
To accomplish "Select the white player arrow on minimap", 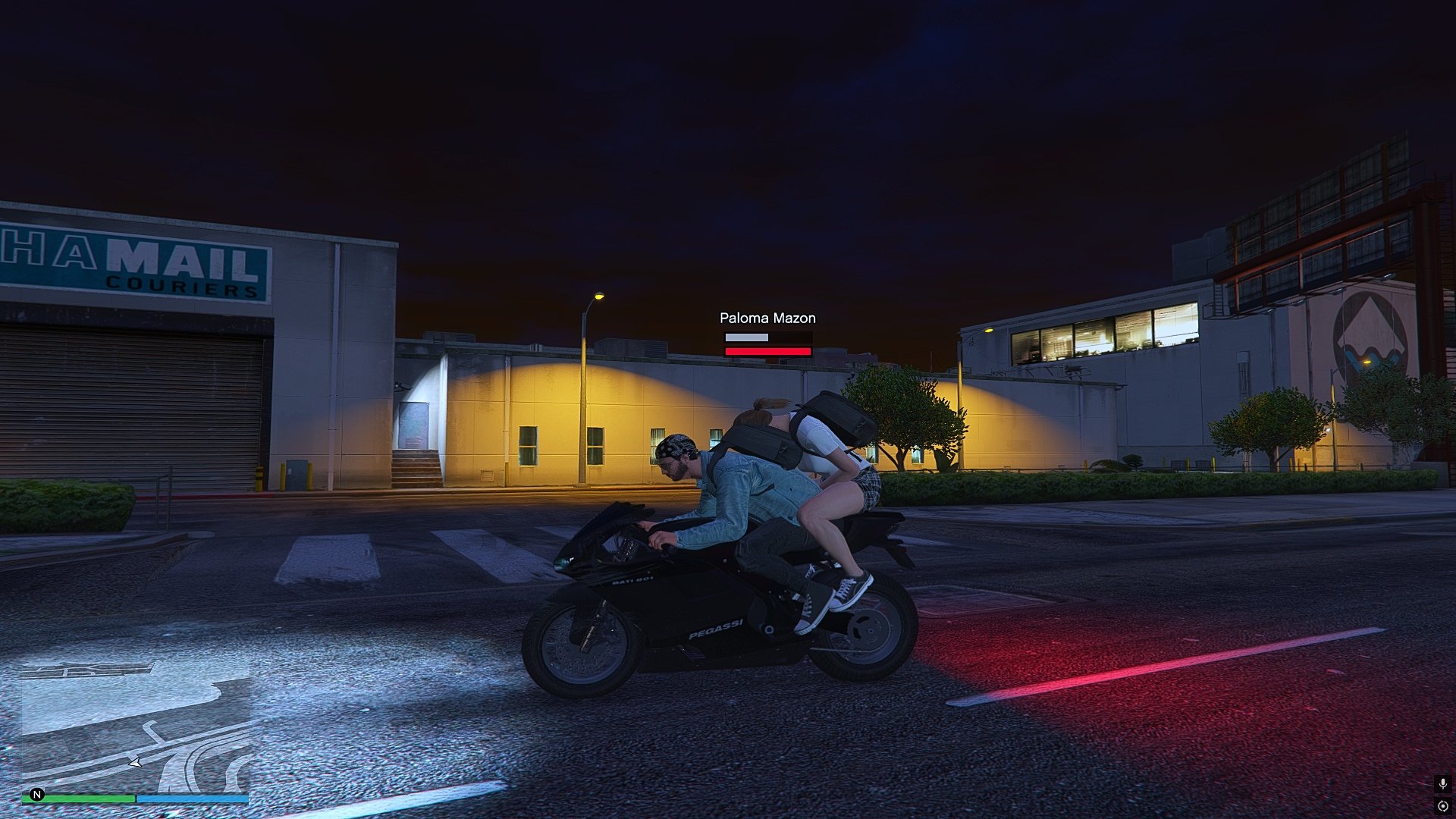I will pos(135,762).
